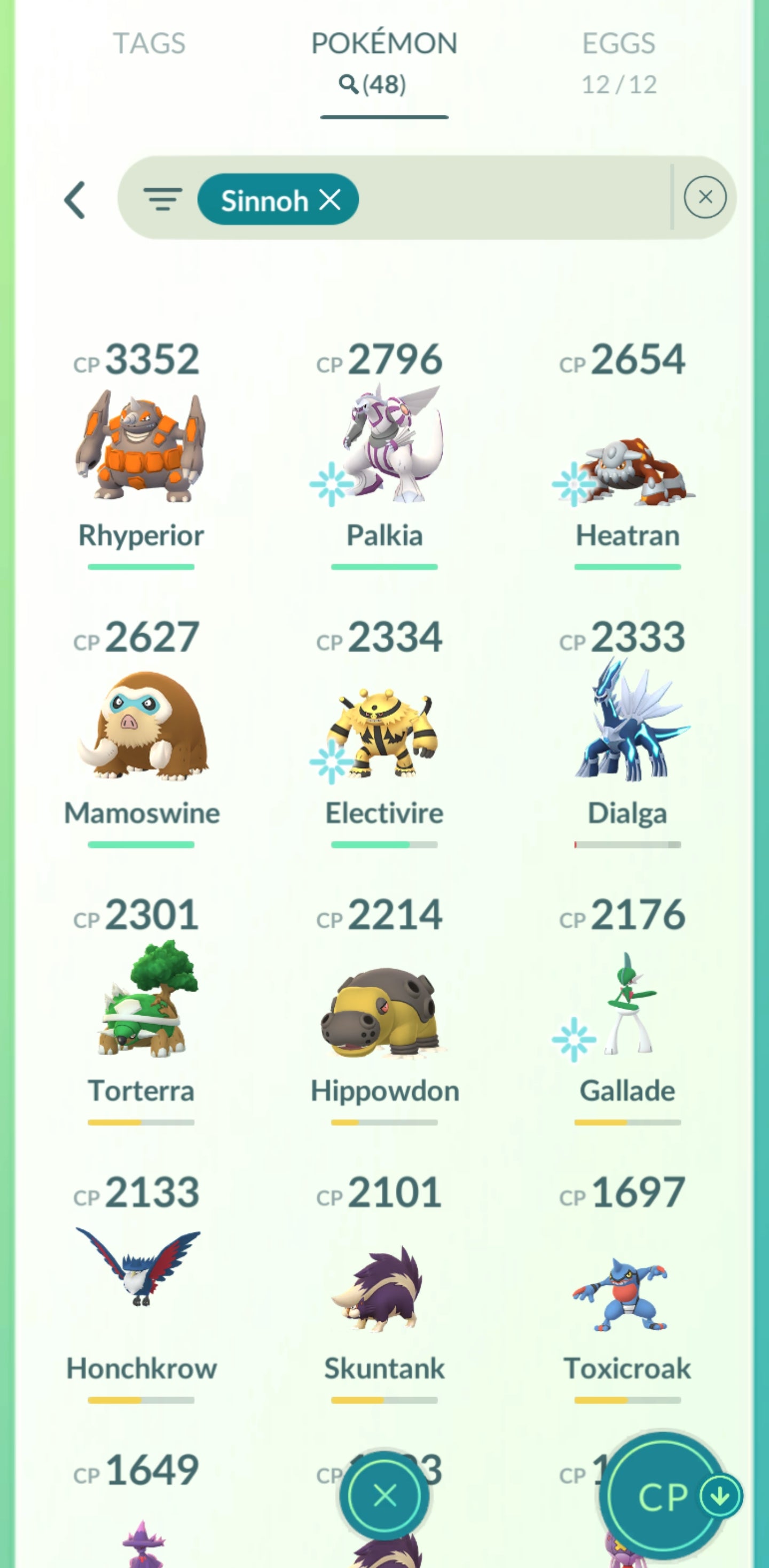This screenshot has height=1568, width=769.
Task: Close the Pokémon storage screen
Action: tap(384, 1495)
